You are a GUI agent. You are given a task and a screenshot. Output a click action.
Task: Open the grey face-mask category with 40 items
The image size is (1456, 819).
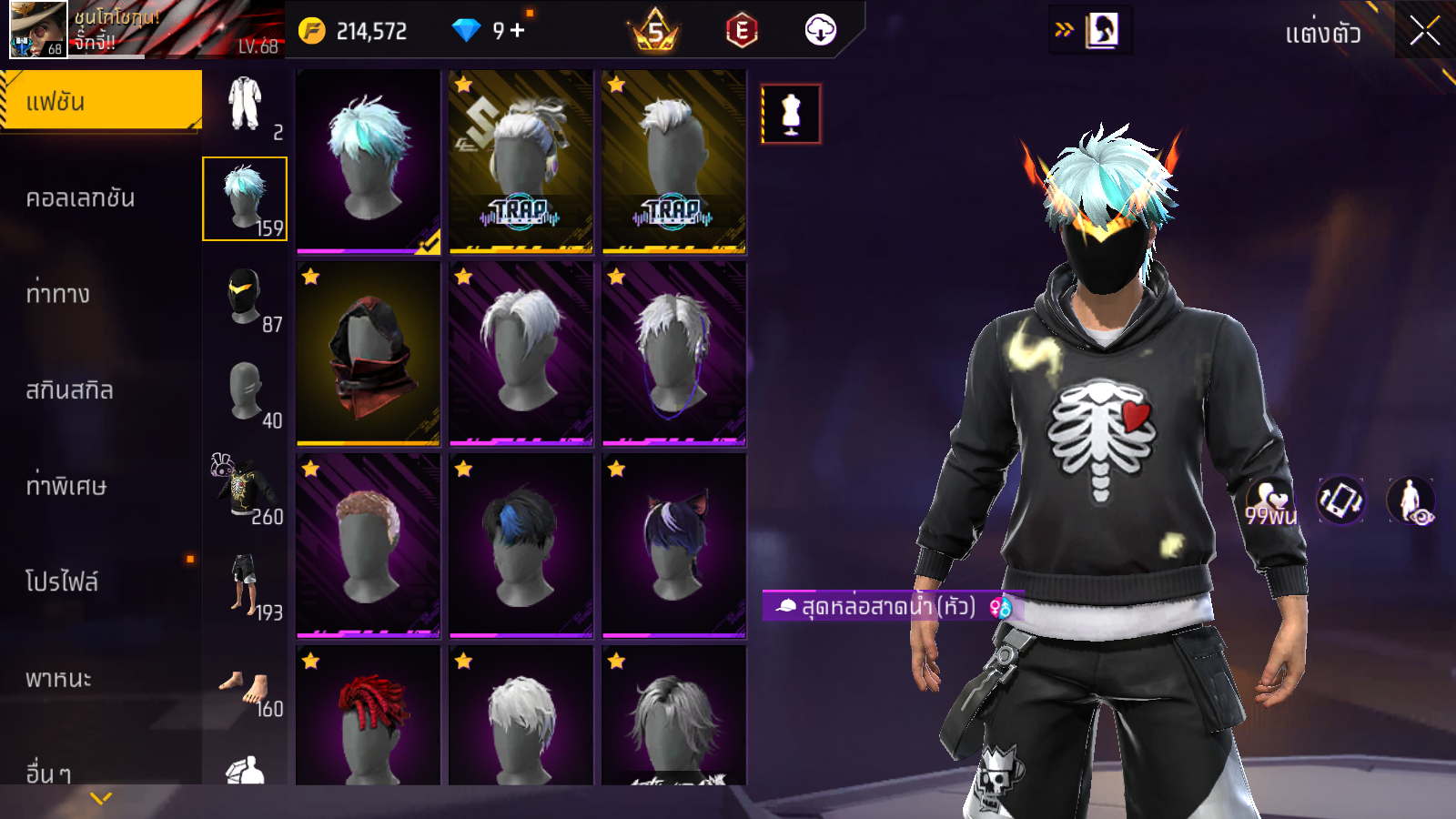[x=245, y=391]
